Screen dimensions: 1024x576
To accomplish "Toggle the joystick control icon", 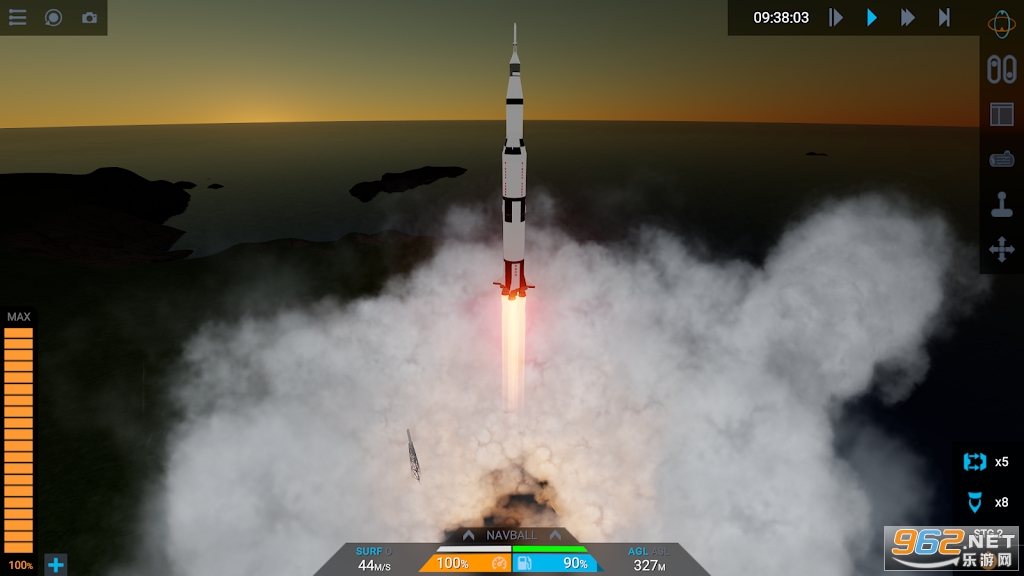I will 1001,205.
